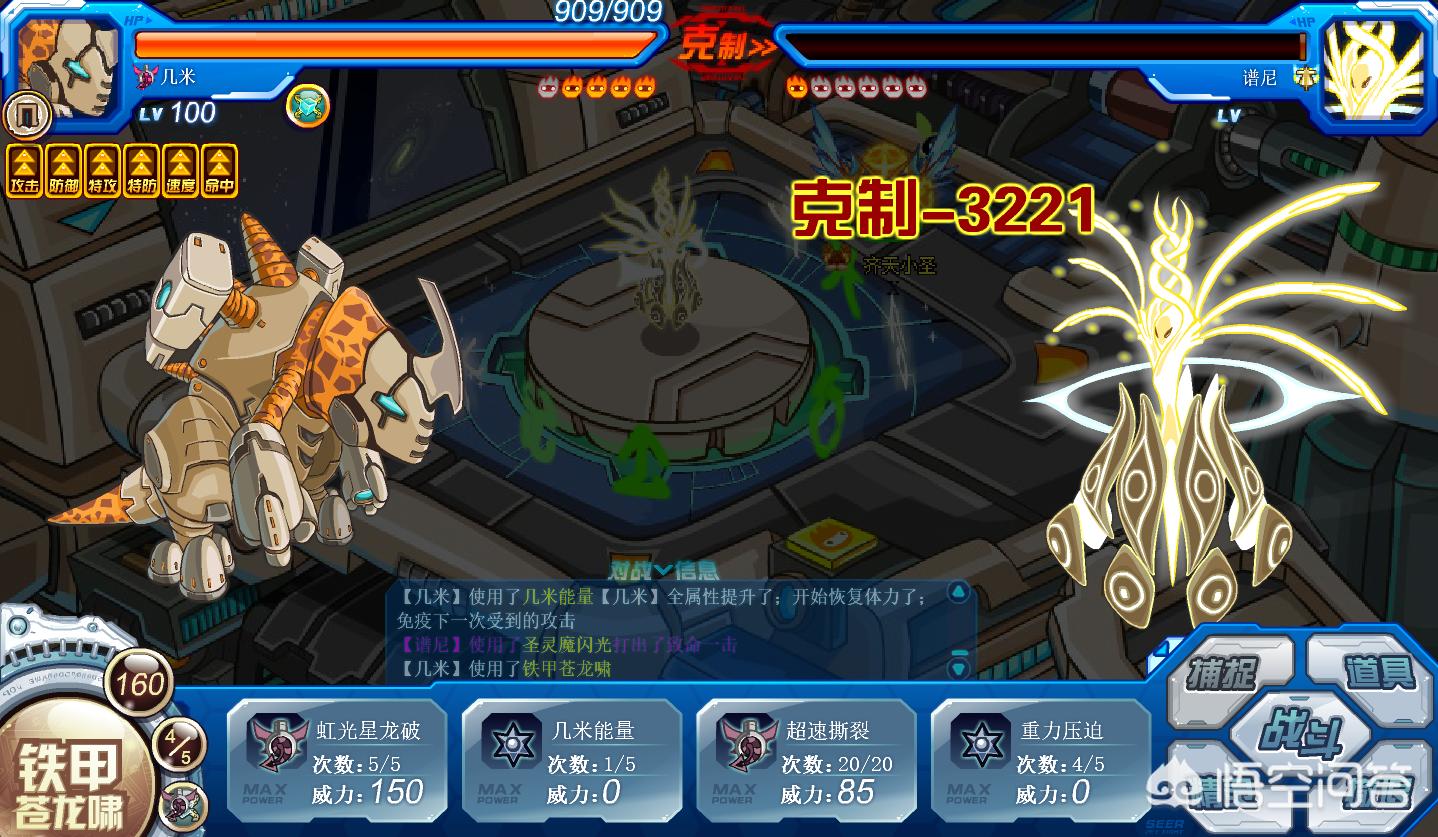Click the green round icon beside LV 100

tap(307, 106)
